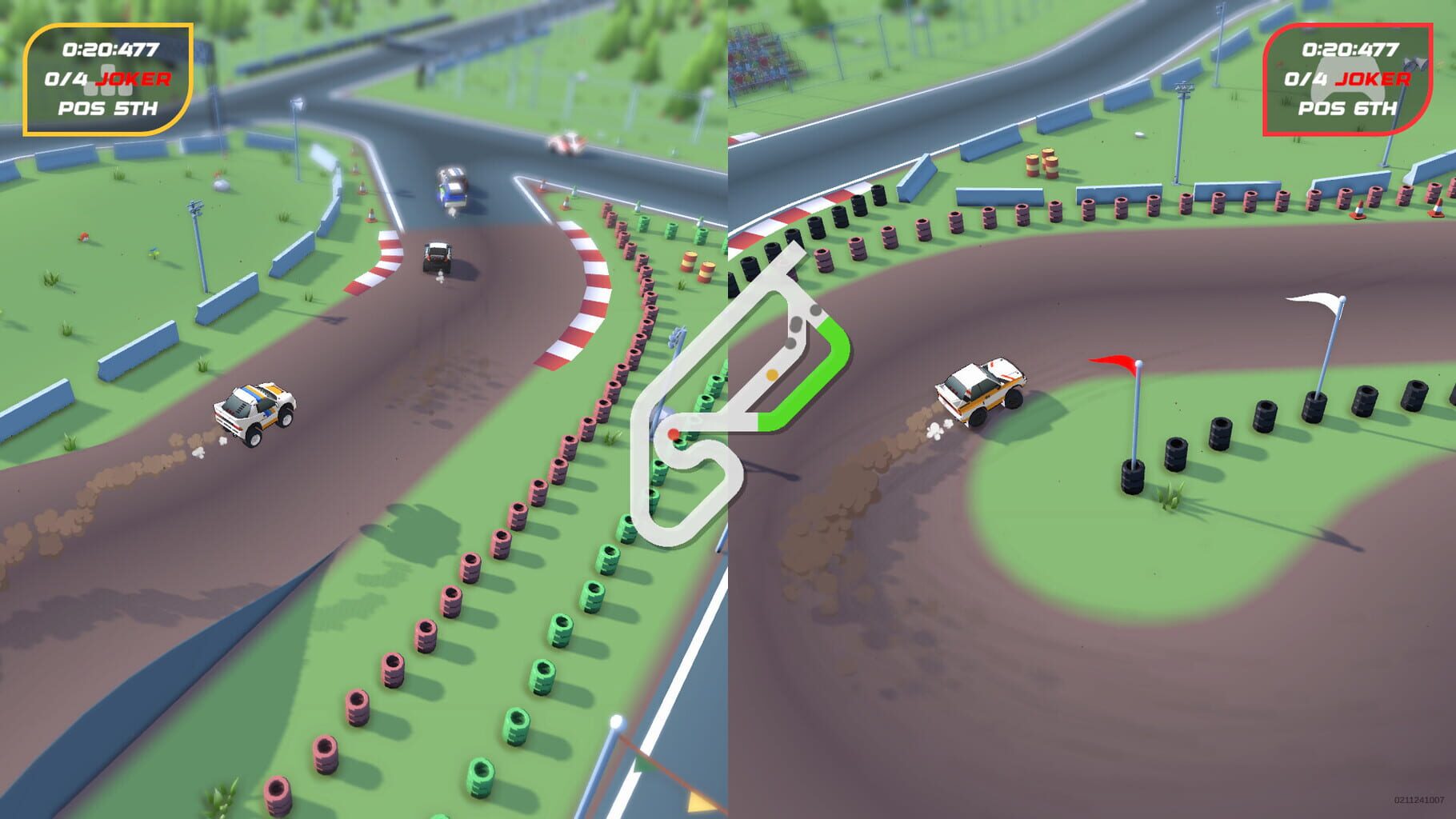This screenshot has height=819, width=1456.
Task: Toggle the yellow-bordered HUD panel for player 5th
Action: click(x=110, y=79)
